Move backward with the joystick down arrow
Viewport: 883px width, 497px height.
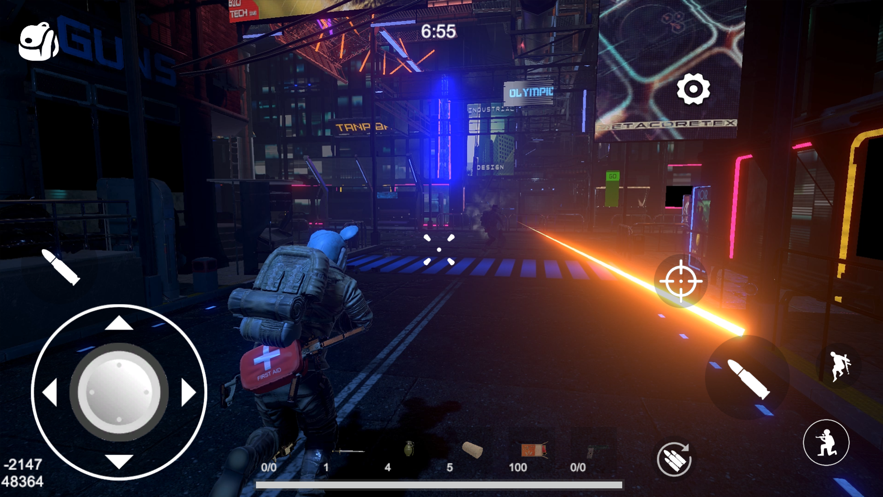click(x=119, y=461)
